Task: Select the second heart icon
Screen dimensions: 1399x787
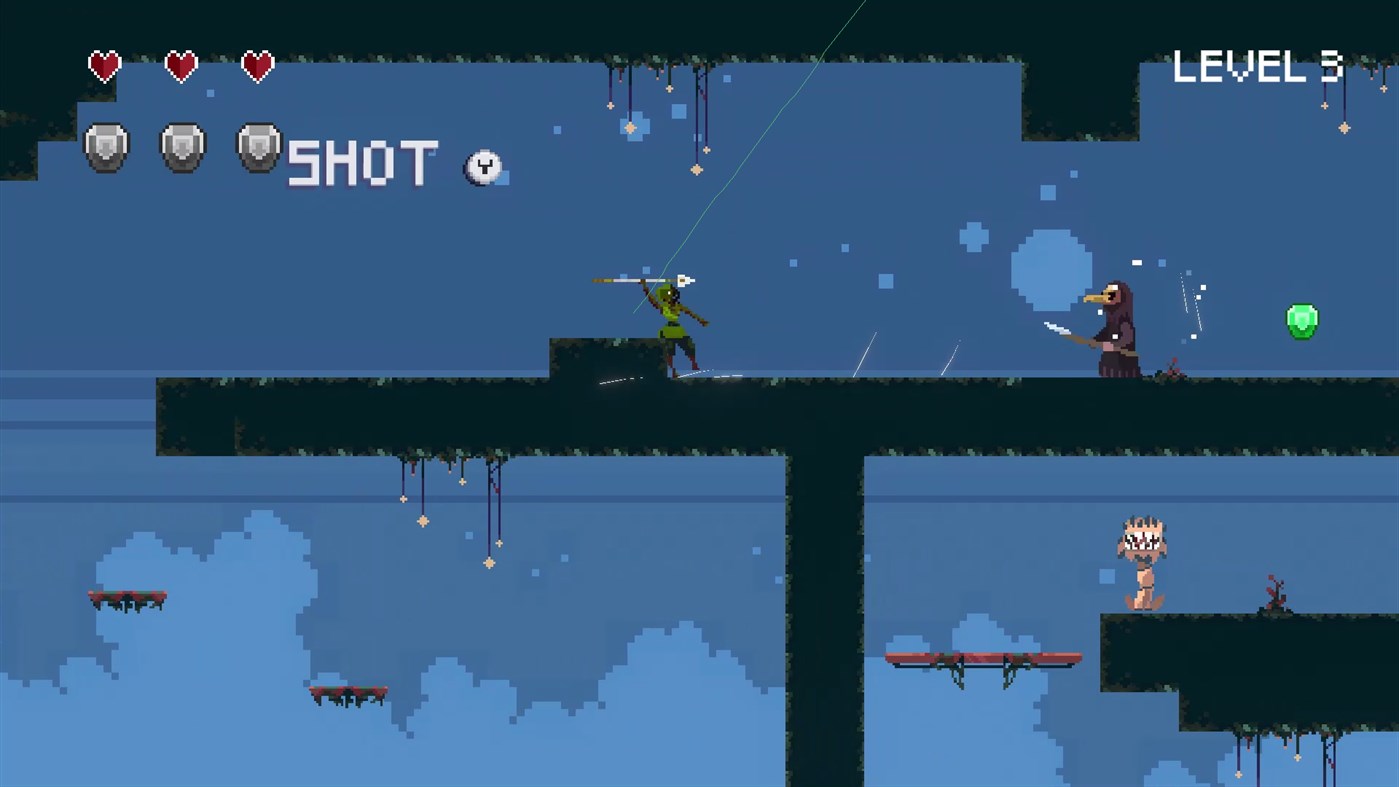Action: 180,64
